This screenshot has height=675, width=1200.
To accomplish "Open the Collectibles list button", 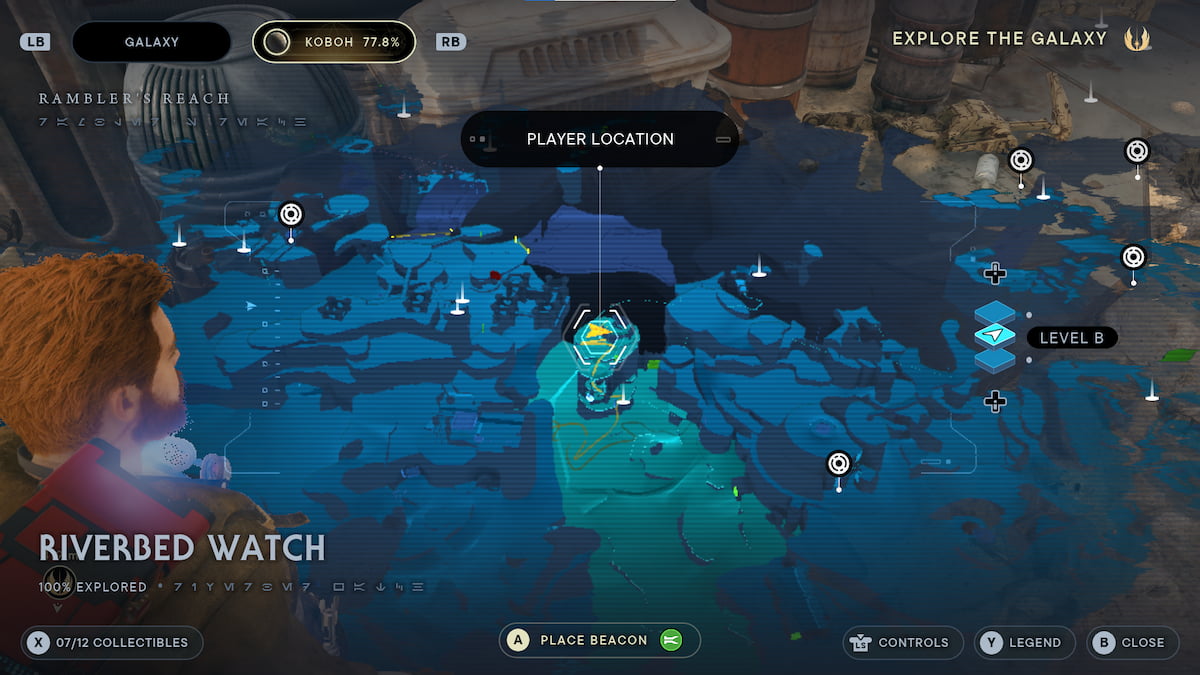I will click(x=111, y=642).
